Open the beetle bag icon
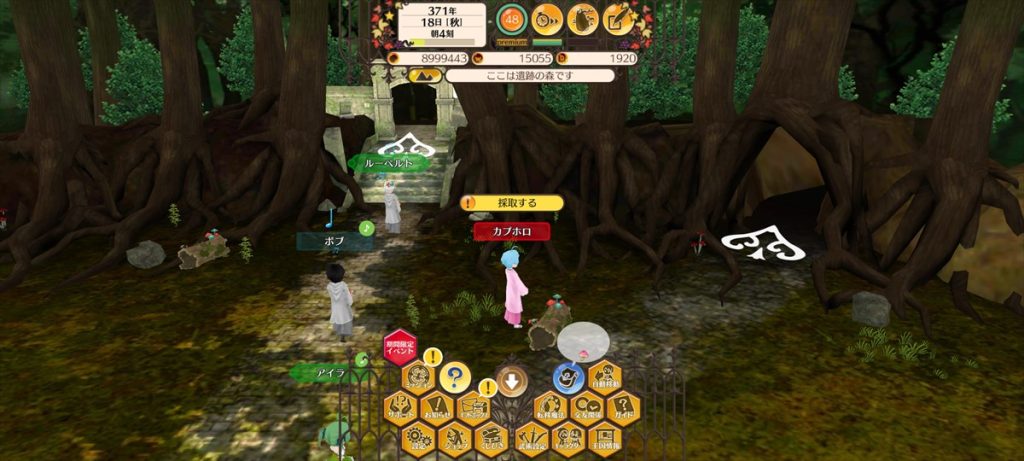Image resolution: width=1024 pixels, height=461 pixels. (583, 17)
